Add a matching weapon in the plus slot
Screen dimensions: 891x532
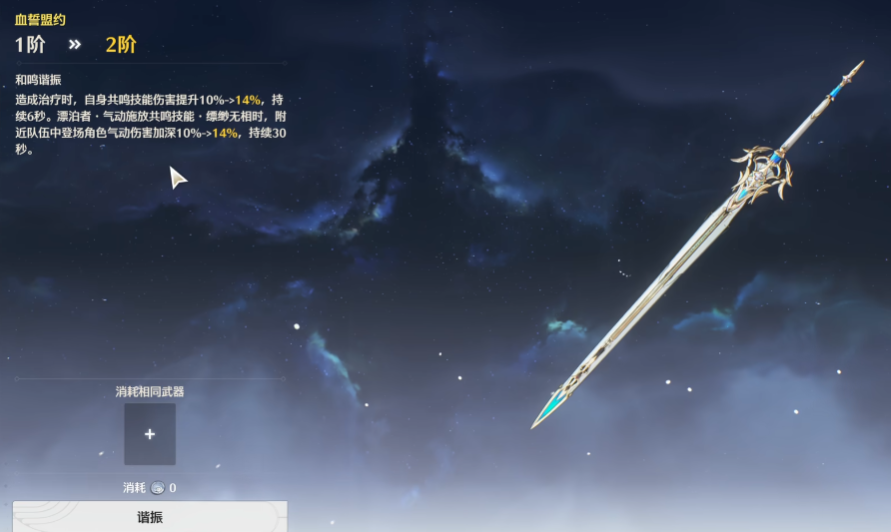coord(150,434)
